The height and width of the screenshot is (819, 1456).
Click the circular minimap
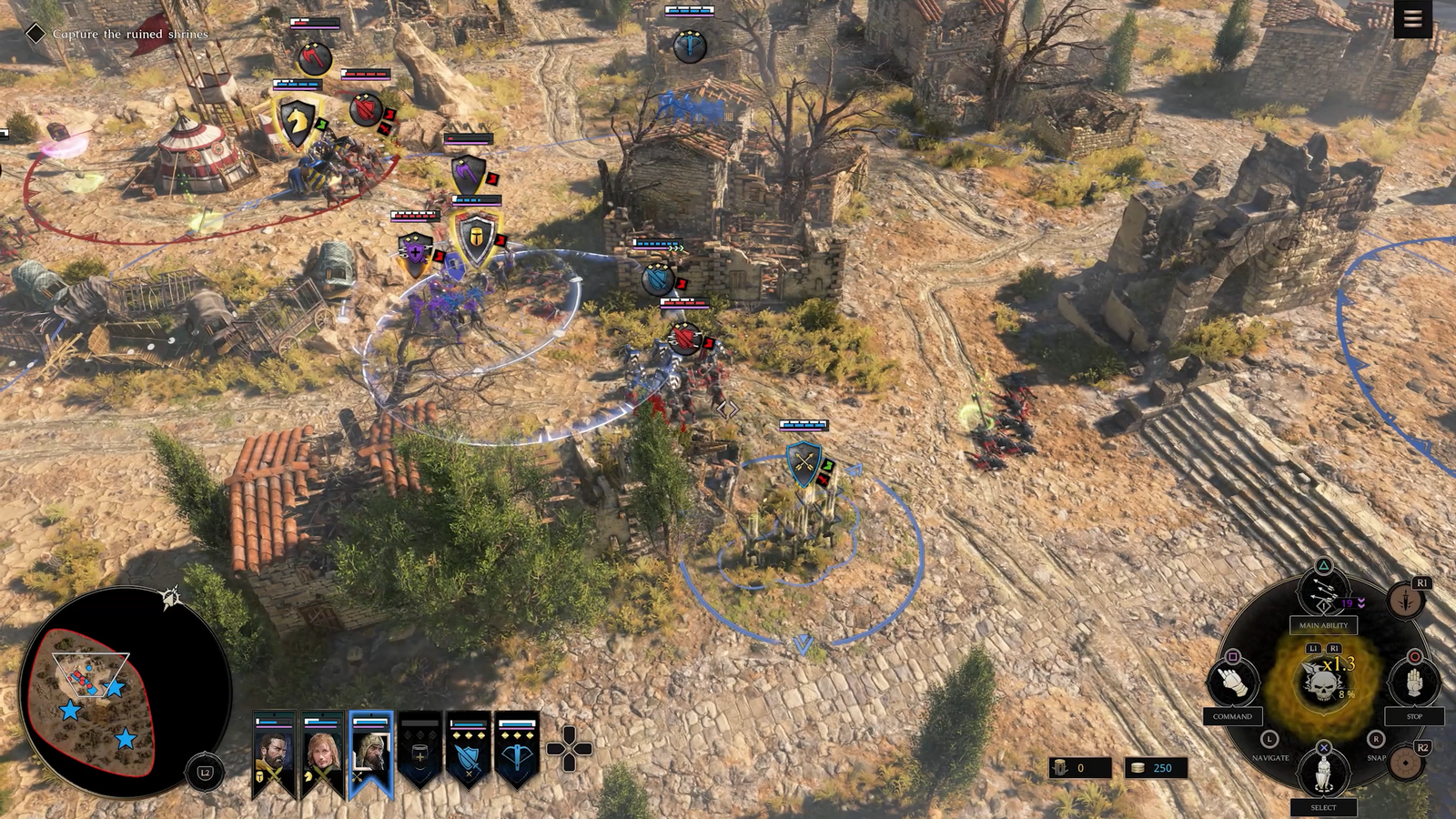[125, 693]
